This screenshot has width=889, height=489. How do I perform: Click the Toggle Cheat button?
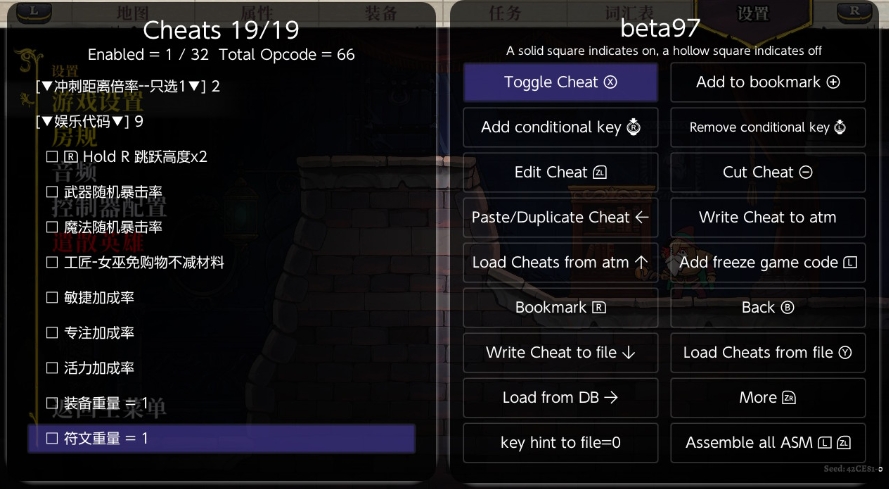click(560, 82)
